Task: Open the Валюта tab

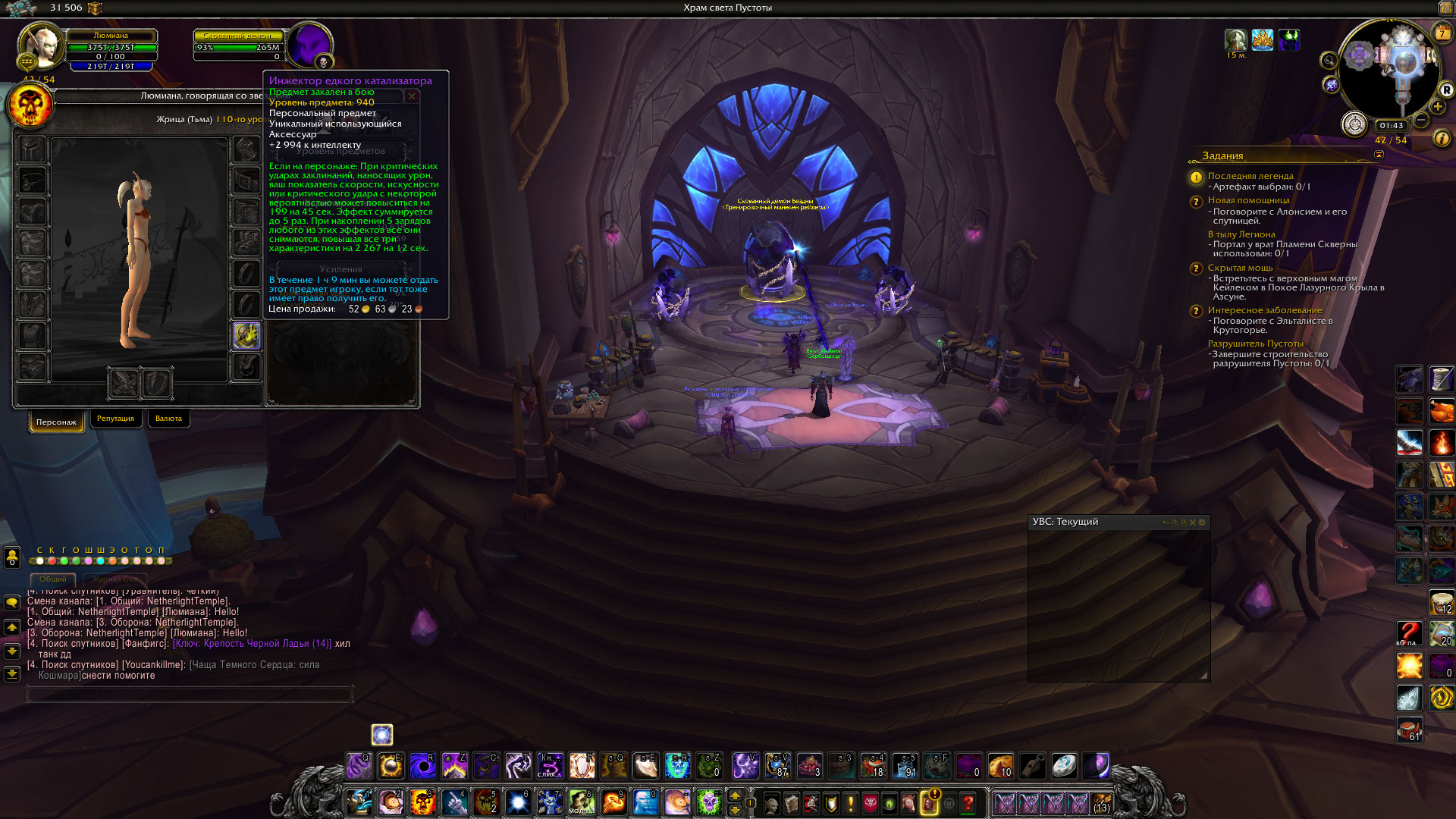Action: click(x=168, y=419)
